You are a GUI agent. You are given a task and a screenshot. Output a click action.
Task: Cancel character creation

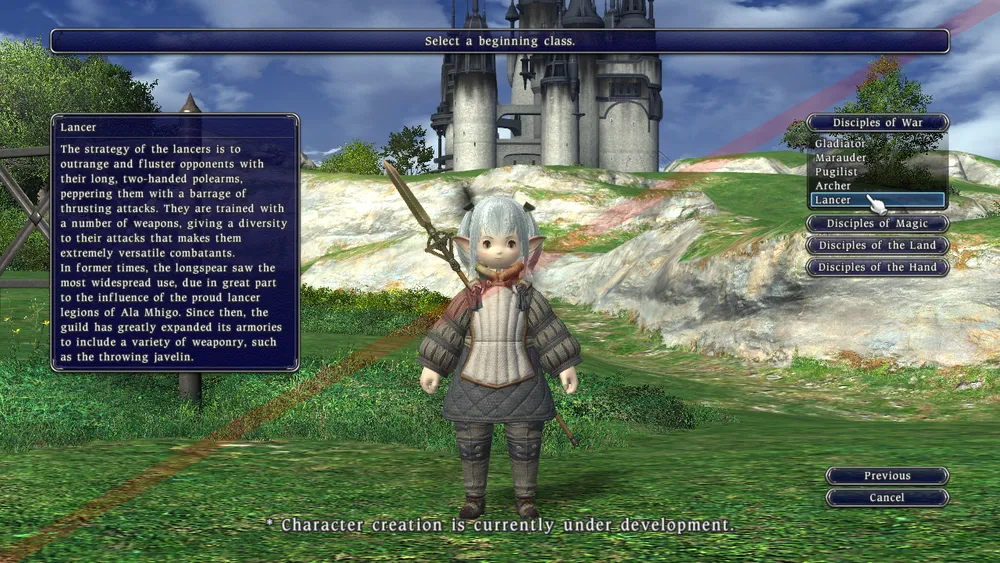point(887,498)
